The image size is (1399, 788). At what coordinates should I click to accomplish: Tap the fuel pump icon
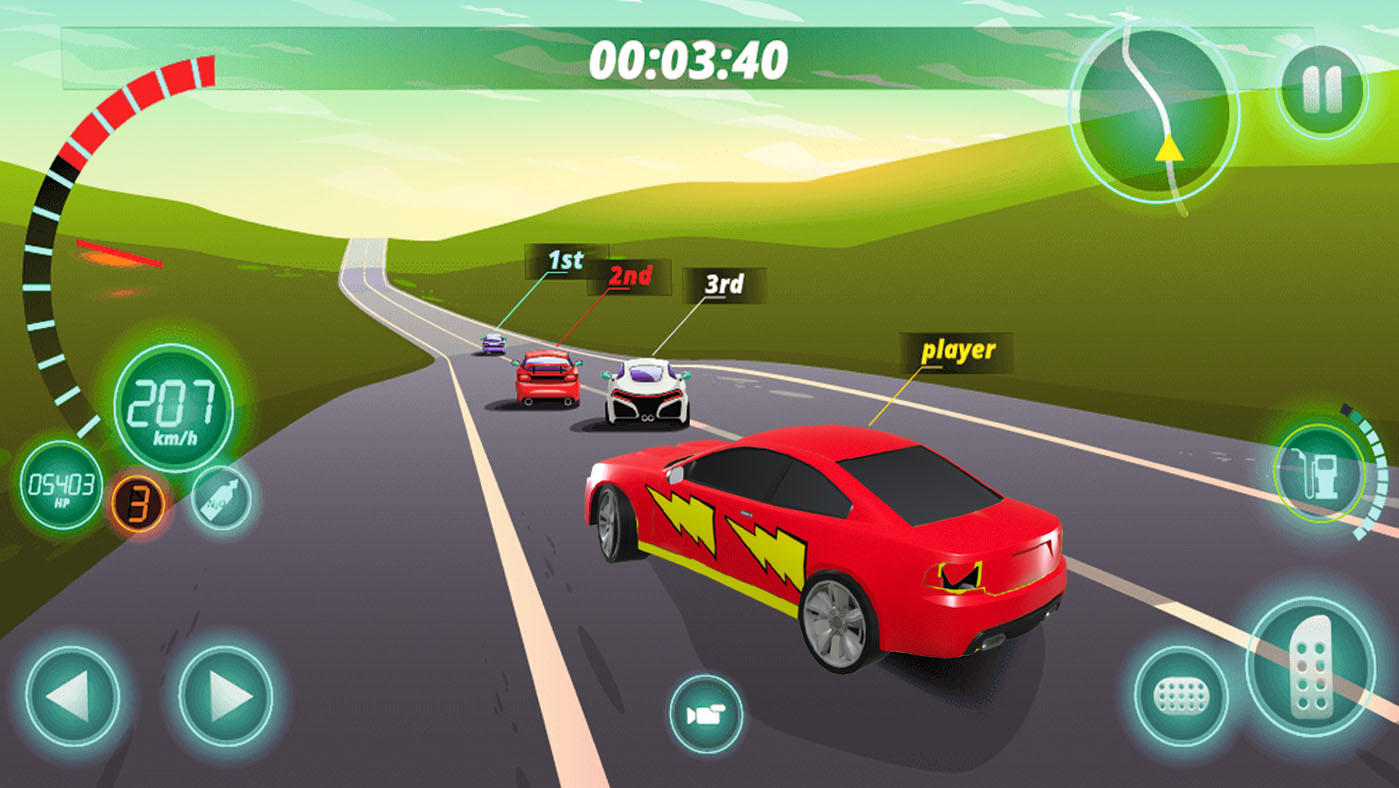point(1318,472)
